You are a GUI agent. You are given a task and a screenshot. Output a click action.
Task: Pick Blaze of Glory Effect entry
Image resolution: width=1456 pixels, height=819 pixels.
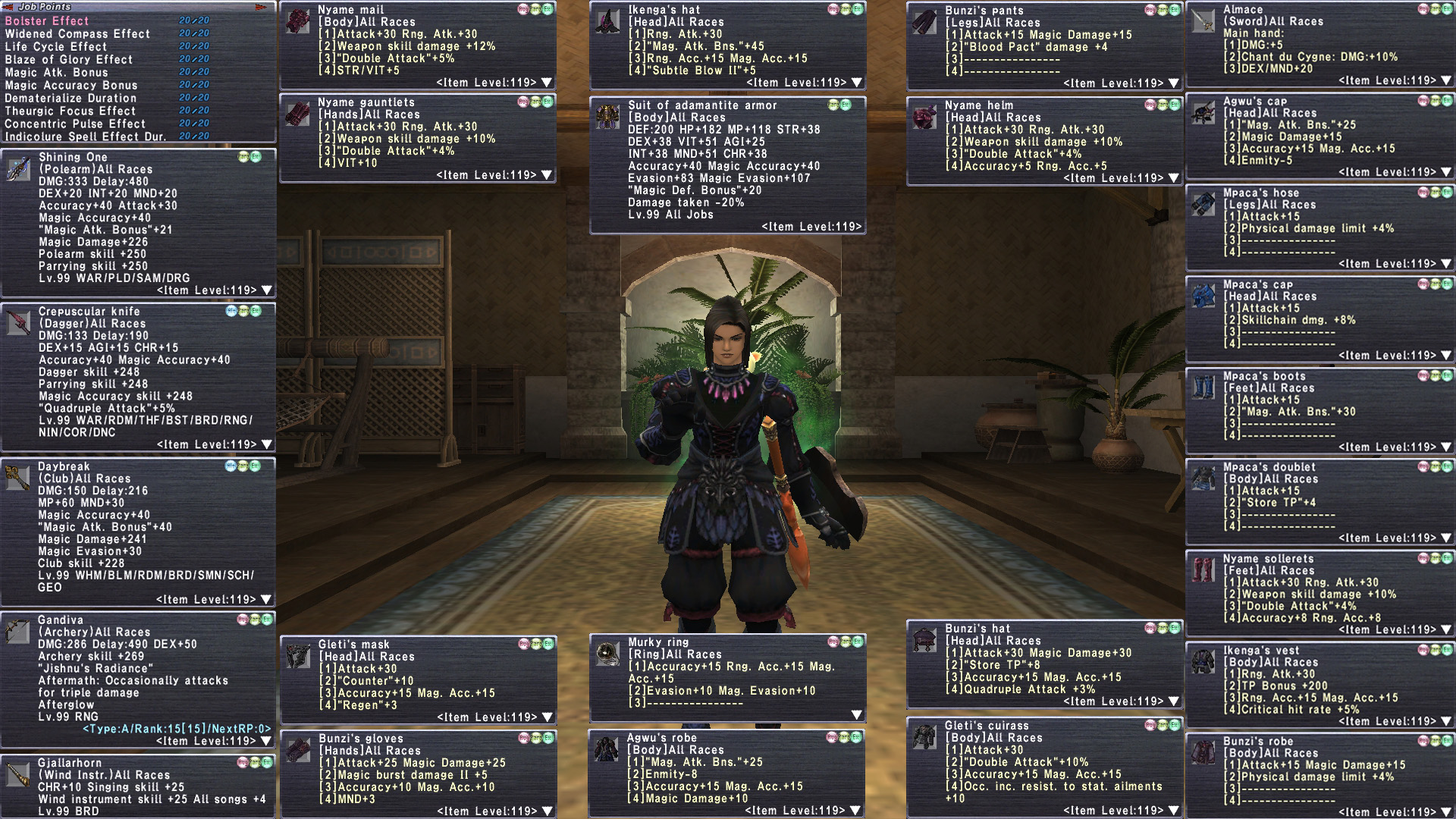(68, 60)
